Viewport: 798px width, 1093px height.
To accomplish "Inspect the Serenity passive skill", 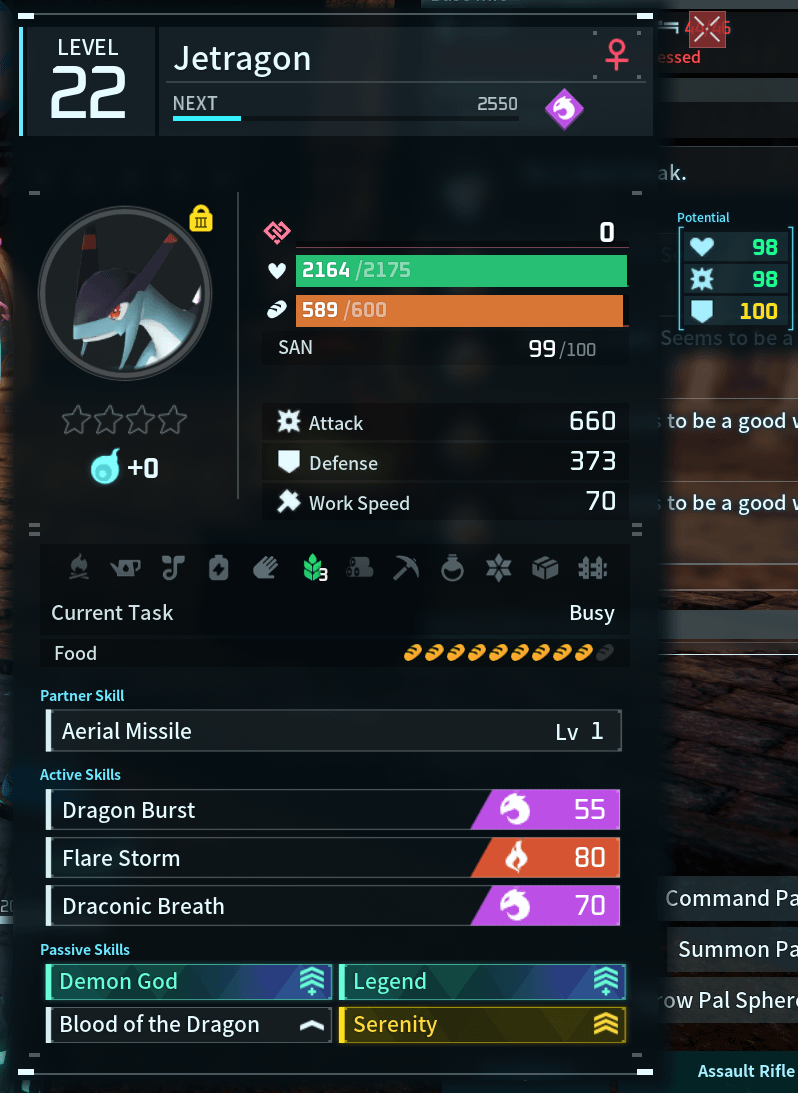I will click(482, 1025).
